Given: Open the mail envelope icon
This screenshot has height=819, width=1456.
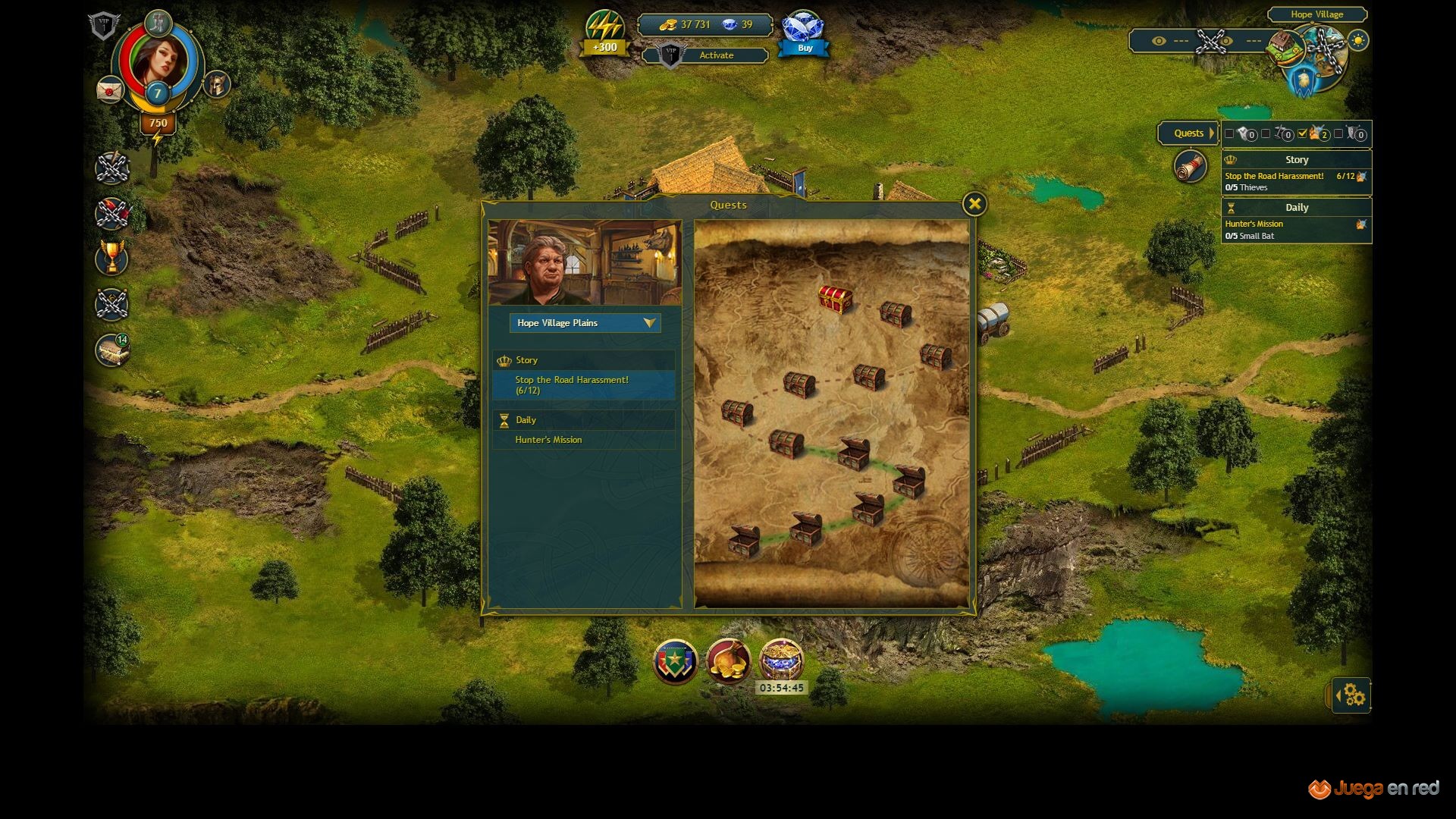Looking at the screenshot, I should coord(110,90).
